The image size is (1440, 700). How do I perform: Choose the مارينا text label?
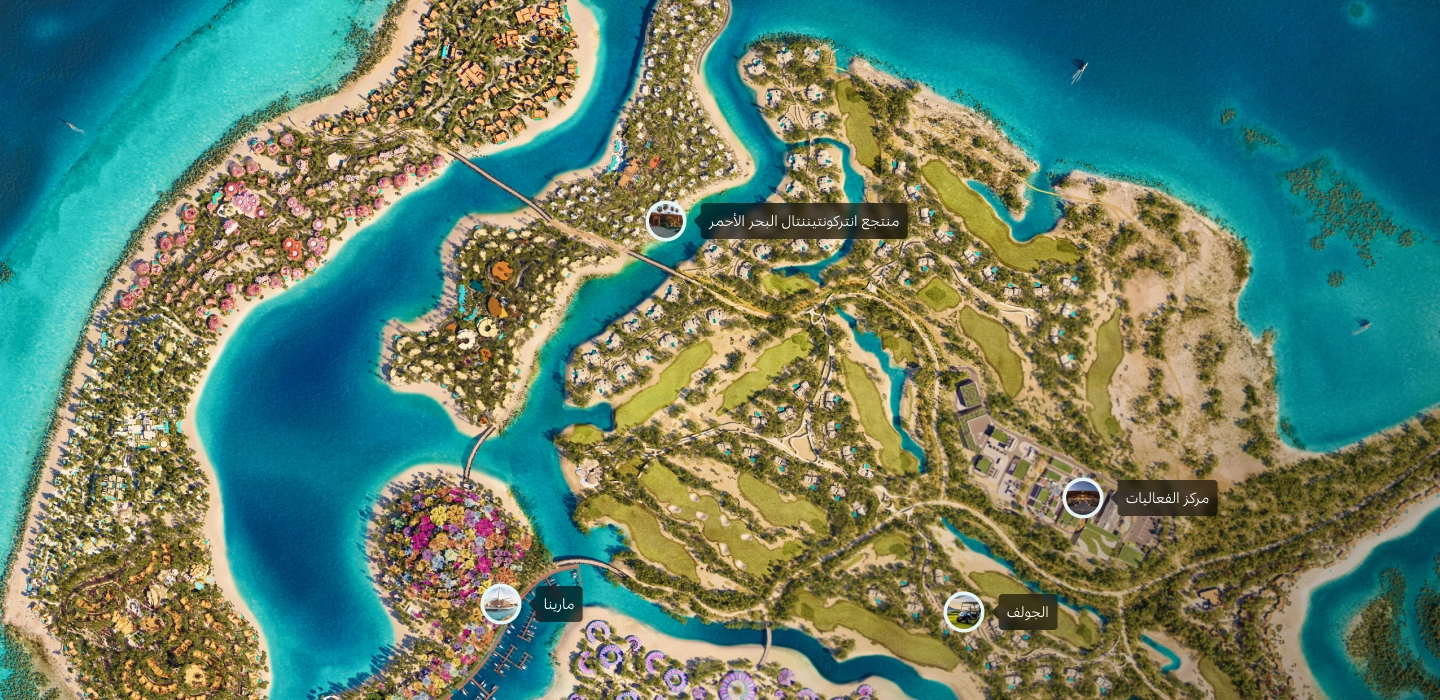pyautogui.click(x=558, y=604)
